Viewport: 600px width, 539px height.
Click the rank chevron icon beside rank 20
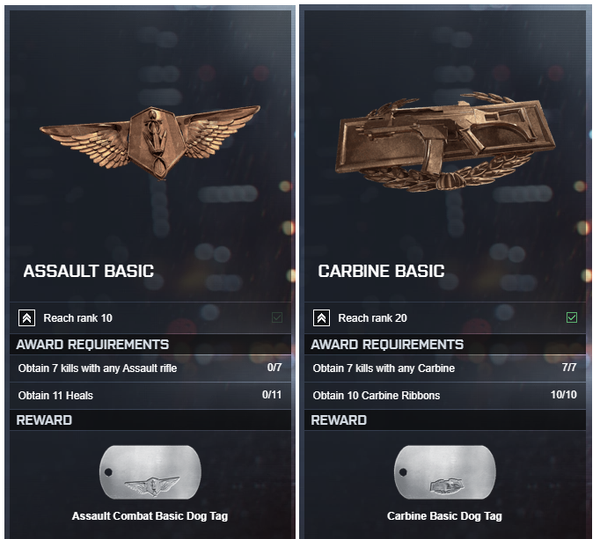(321, 318)
